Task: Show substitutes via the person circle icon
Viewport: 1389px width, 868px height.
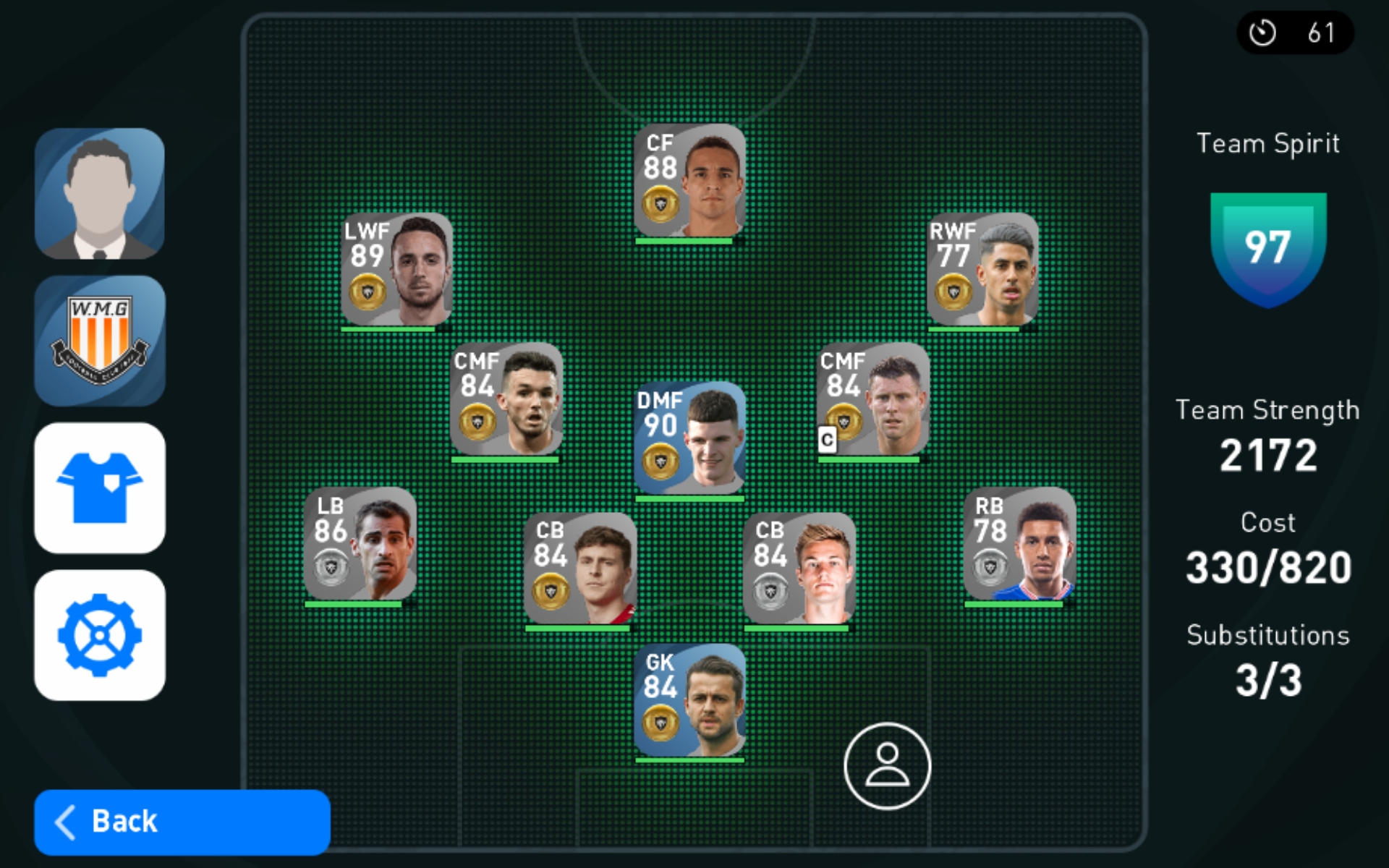Action: [887, 766]
